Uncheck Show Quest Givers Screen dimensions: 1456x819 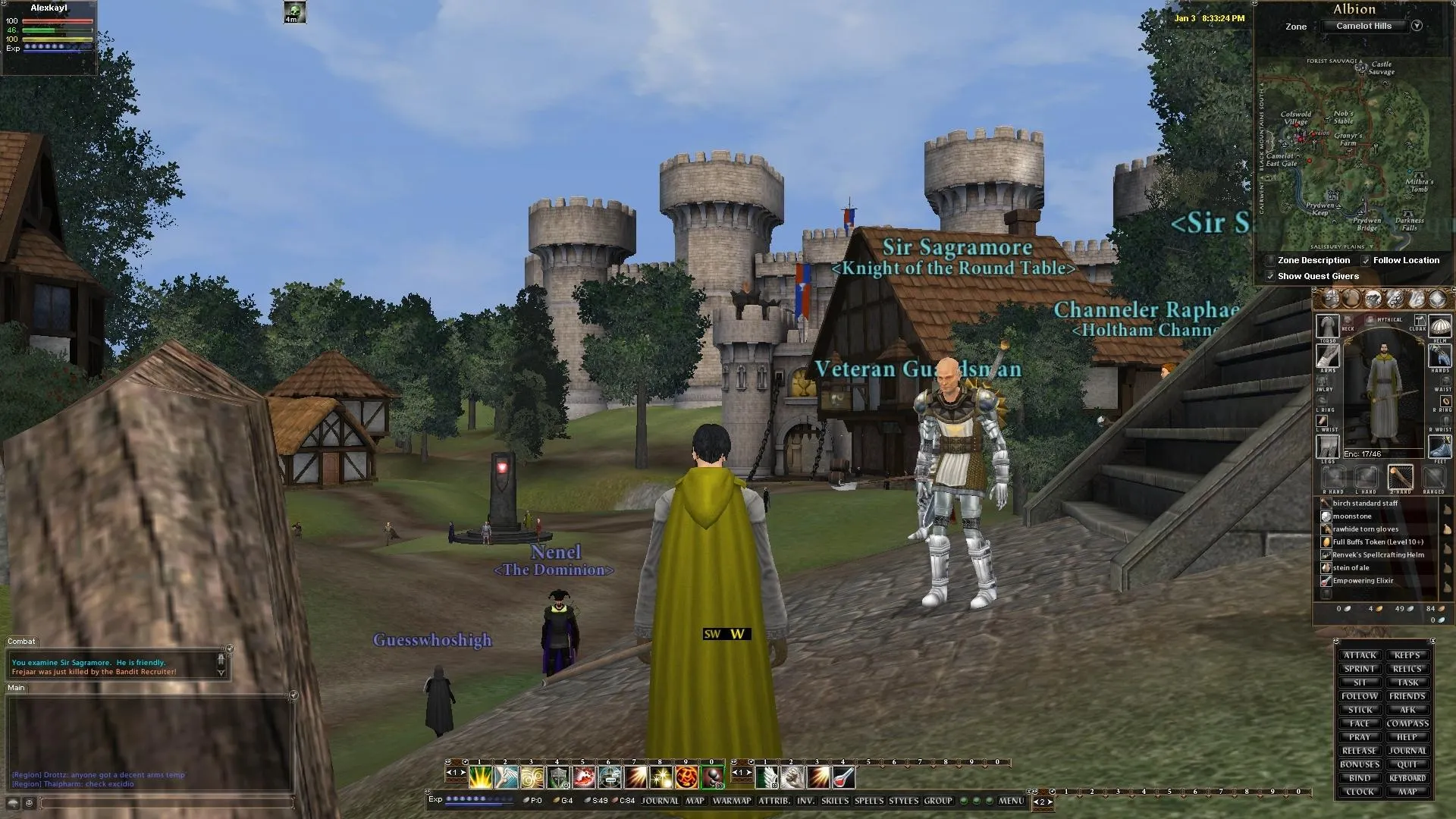(x=1272, y=276)
